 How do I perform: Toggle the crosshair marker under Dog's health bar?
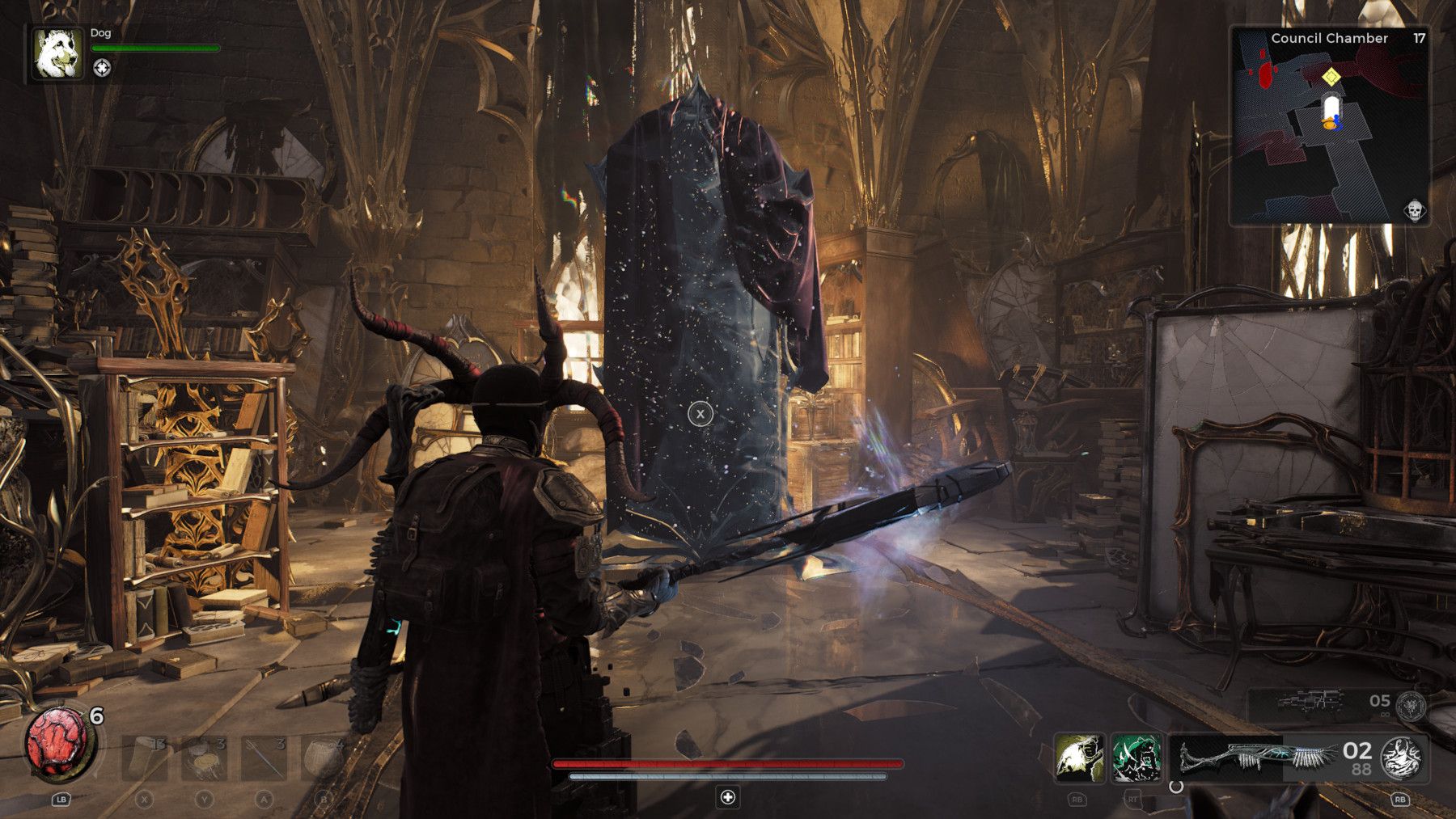click(x=103, y=68)
